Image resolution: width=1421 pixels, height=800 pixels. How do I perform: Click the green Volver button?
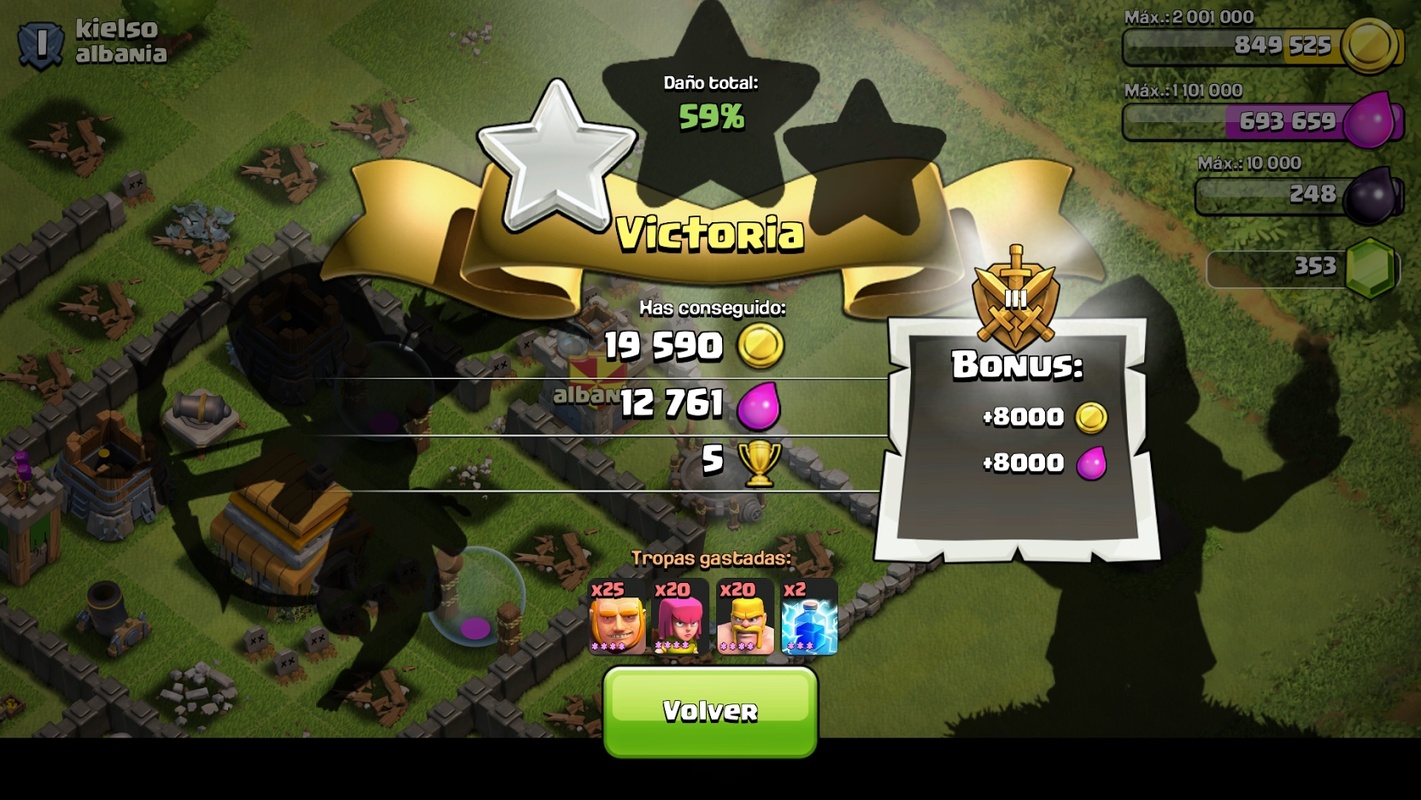(x=710, y=711)
